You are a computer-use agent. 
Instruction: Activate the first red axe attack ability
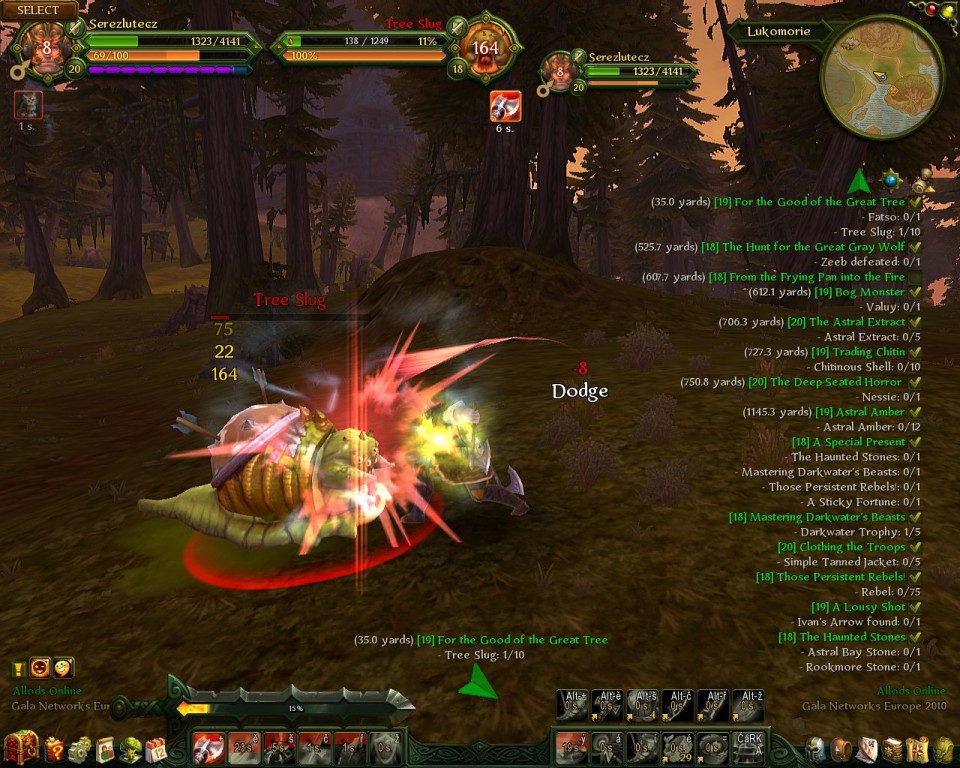[209, 748]
